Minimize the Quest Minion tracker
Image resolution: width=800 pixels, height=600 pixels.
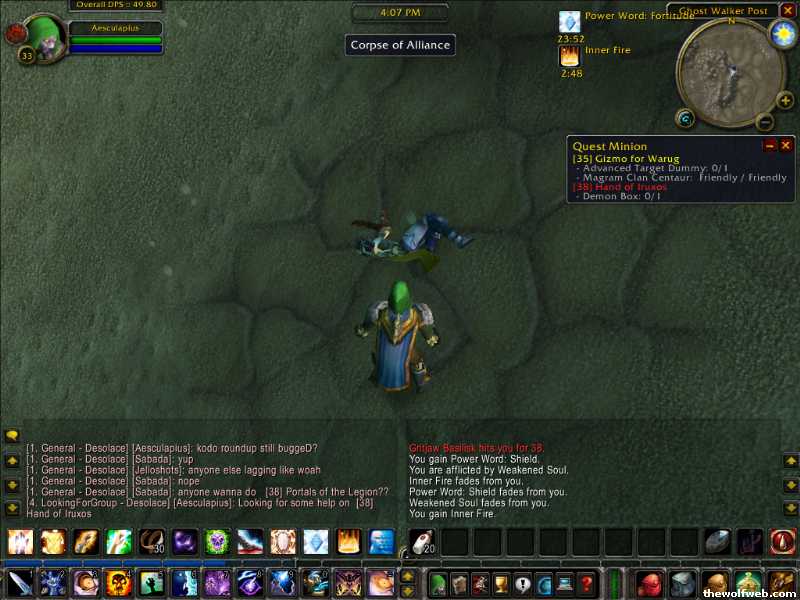click(770, 146)
